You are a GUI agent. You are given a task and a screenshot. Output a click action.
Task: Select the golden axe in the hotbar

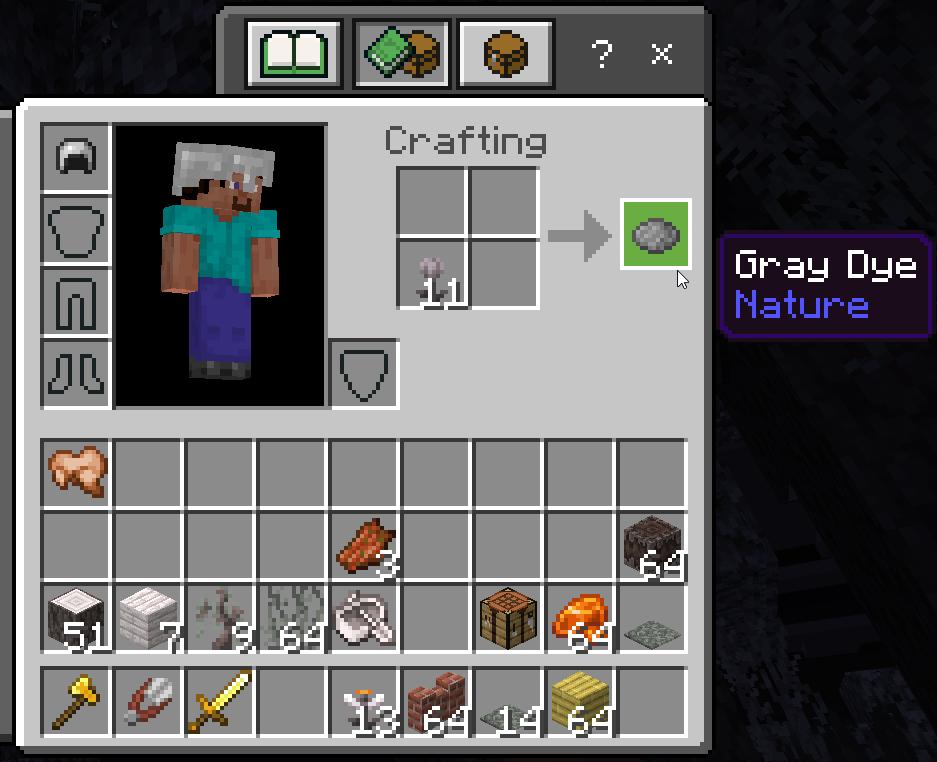point(77,699)
